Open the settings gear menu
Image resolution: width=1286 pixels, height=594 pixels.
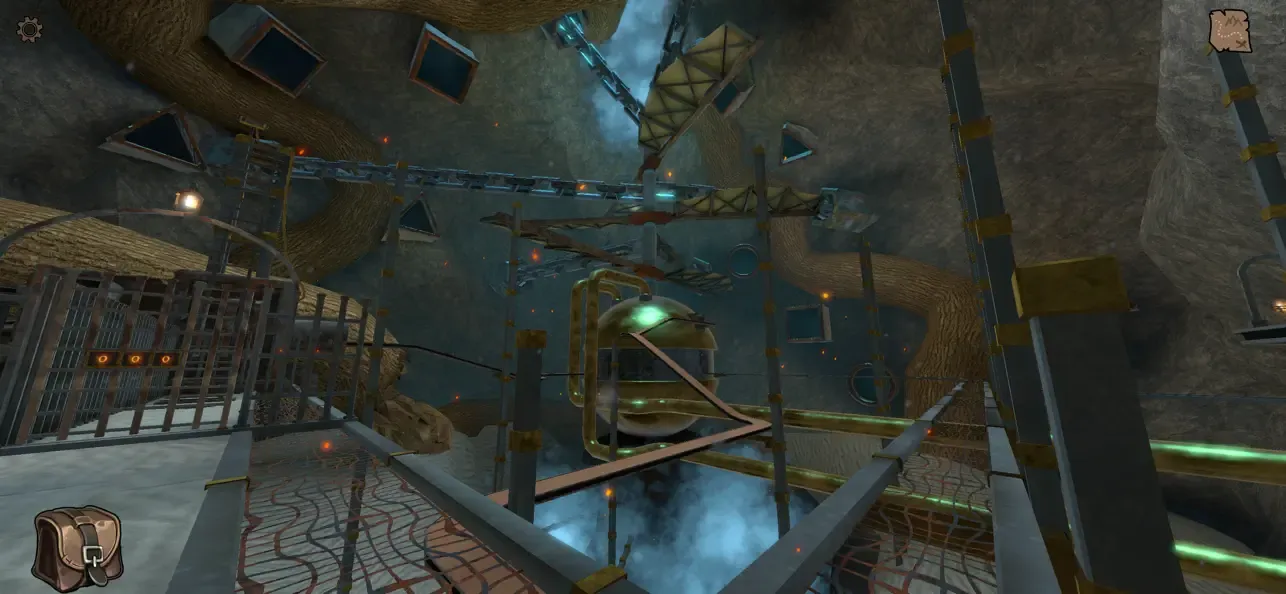(x=30, y=29)
